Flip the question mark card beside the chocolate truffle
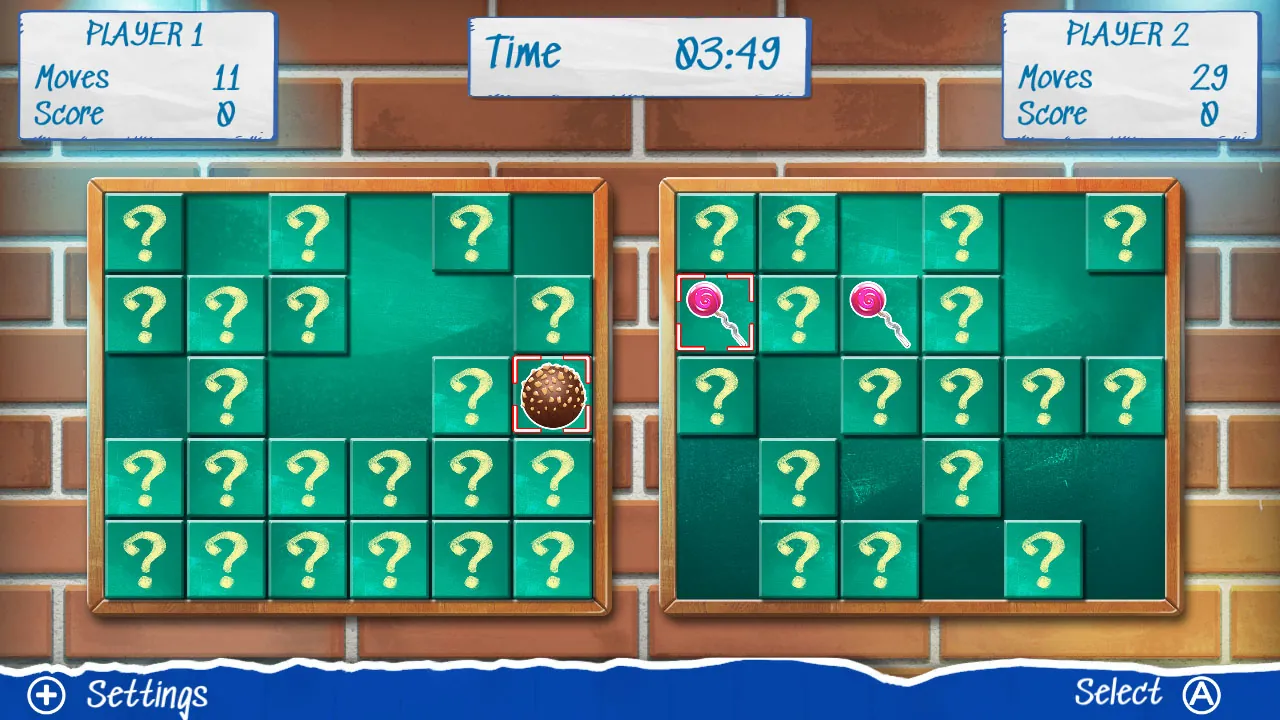1280x720 pixels. pos(470,394)
